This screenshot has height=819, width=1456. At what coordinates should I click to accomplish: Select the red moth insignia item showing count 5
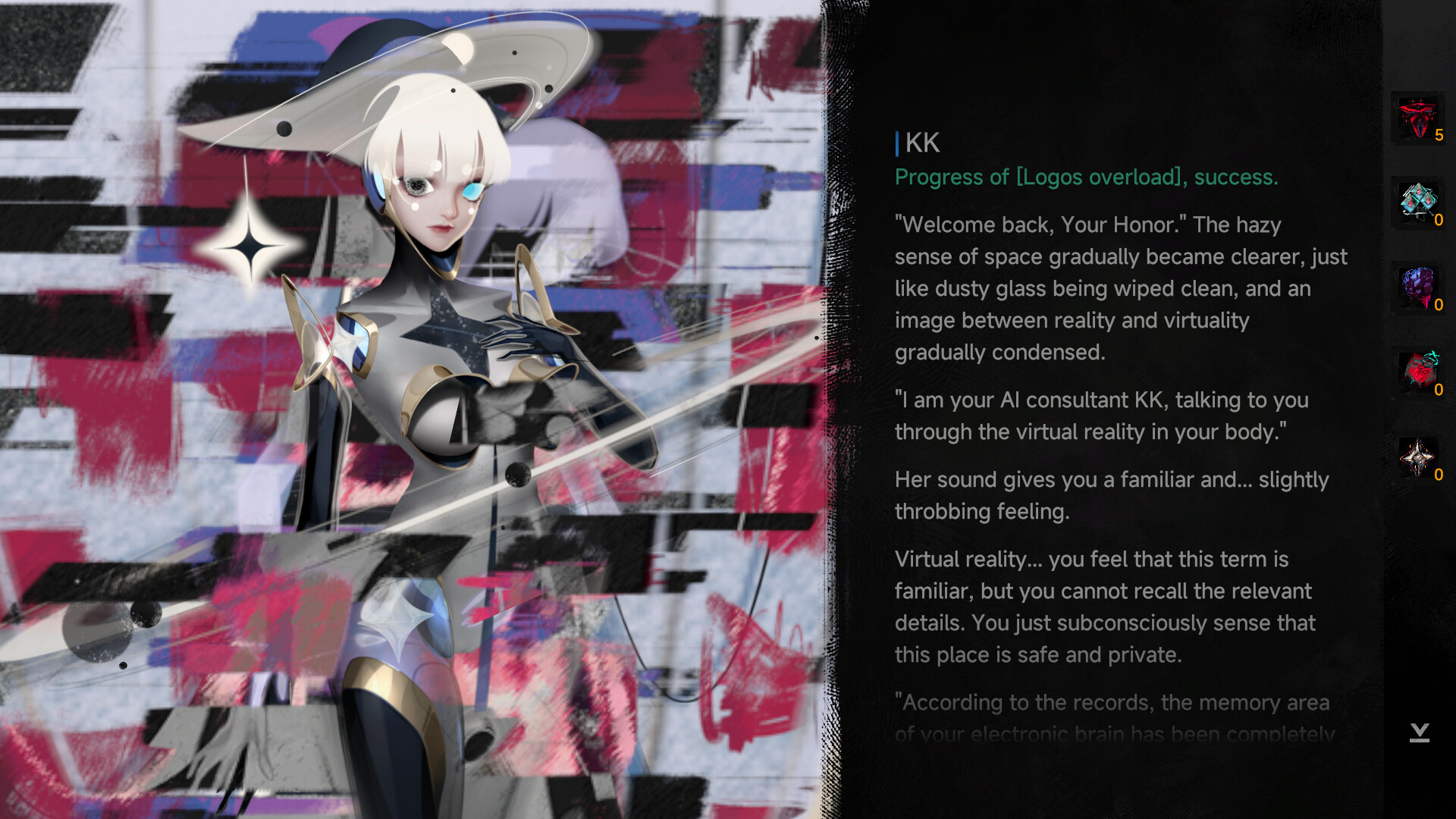(x=1417, y=118)
